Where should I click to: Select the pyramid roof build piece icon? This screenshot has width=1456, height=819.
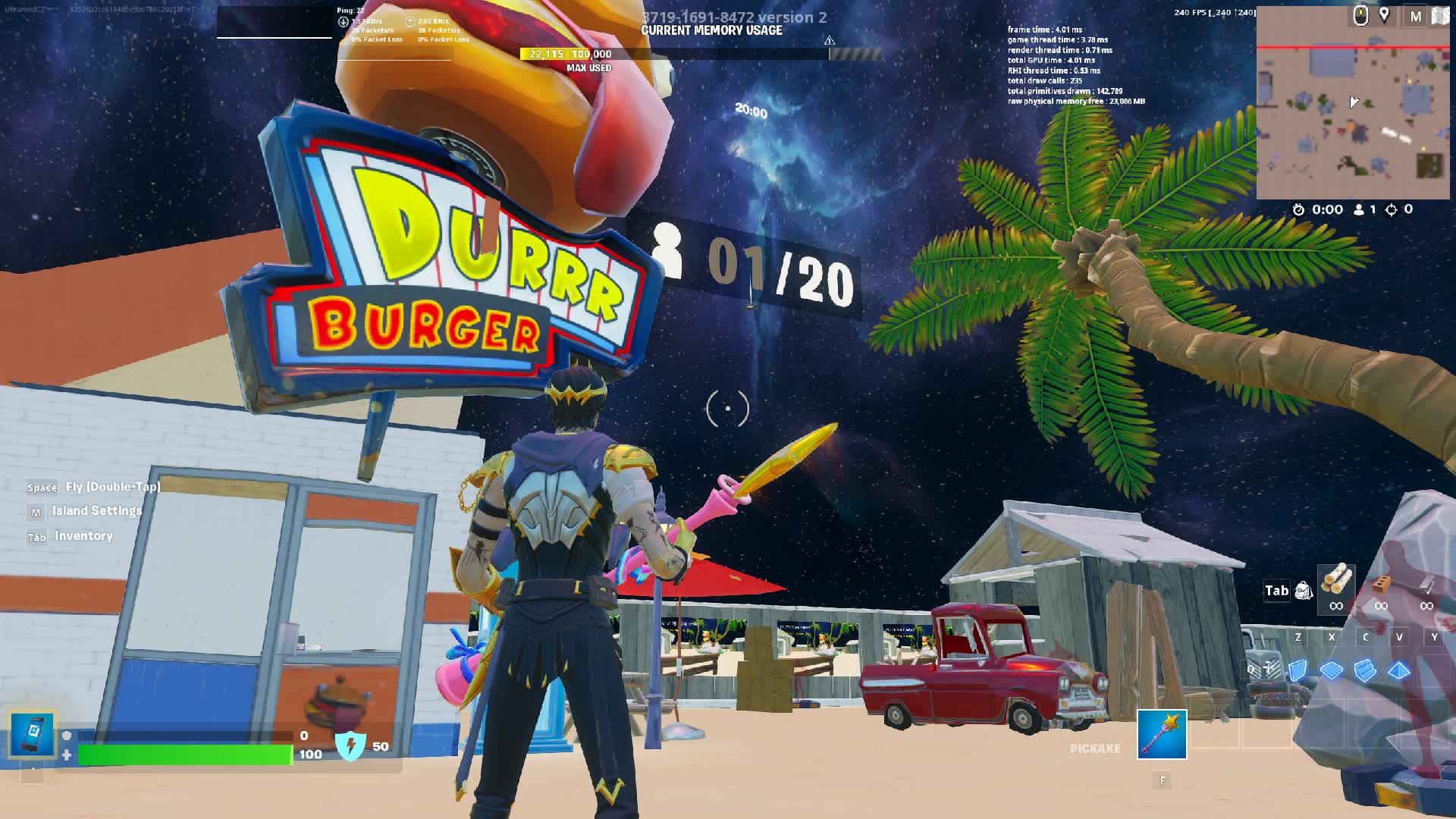point(1399,670)
